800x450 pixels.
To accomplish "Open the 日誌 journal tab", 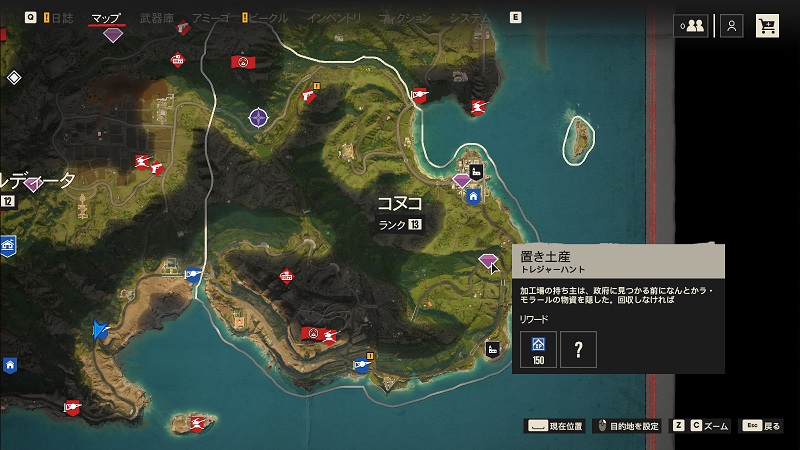I will [62, 18].
